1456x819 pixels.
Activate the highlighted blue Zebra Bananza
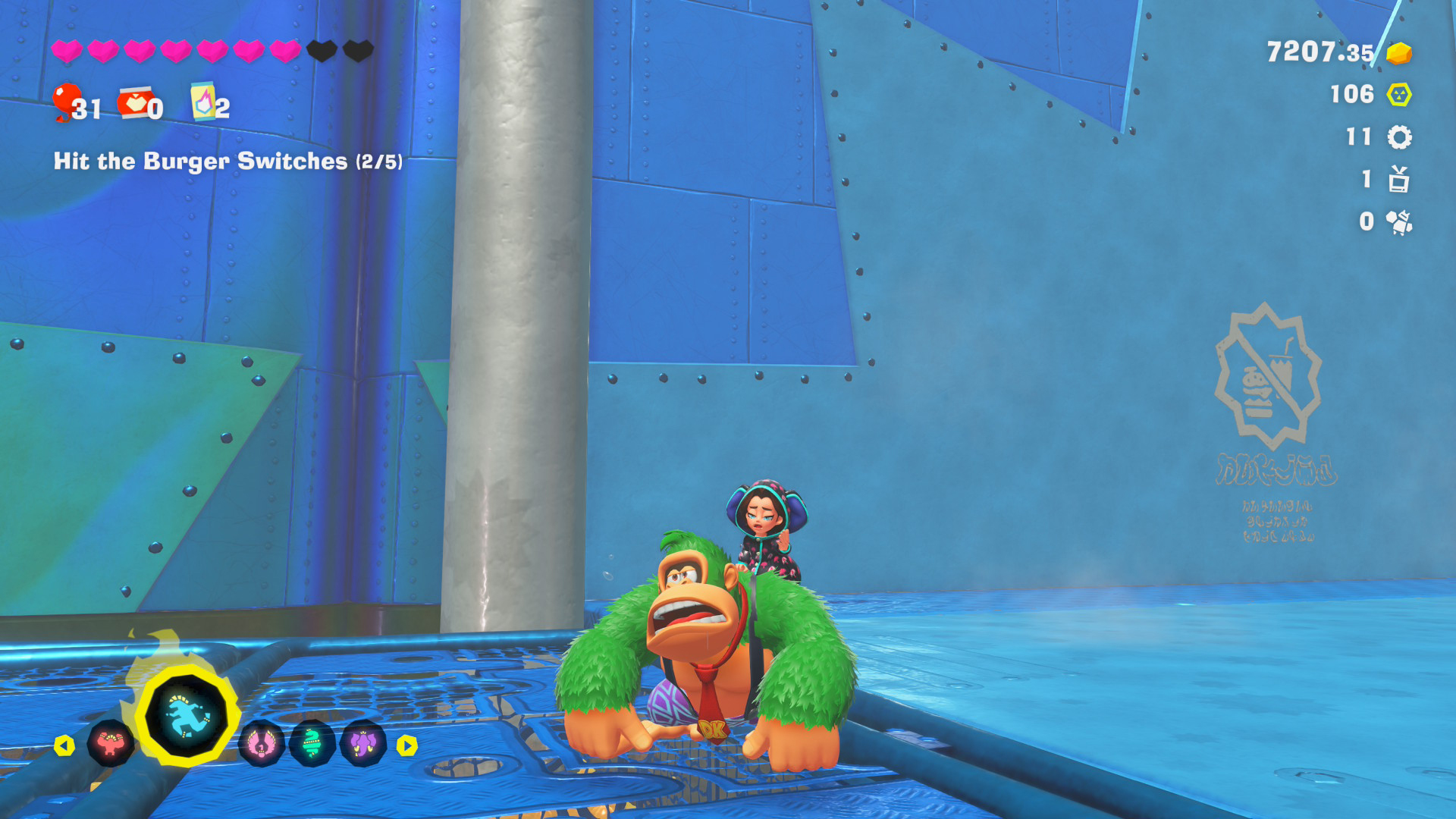pos(187,717)
